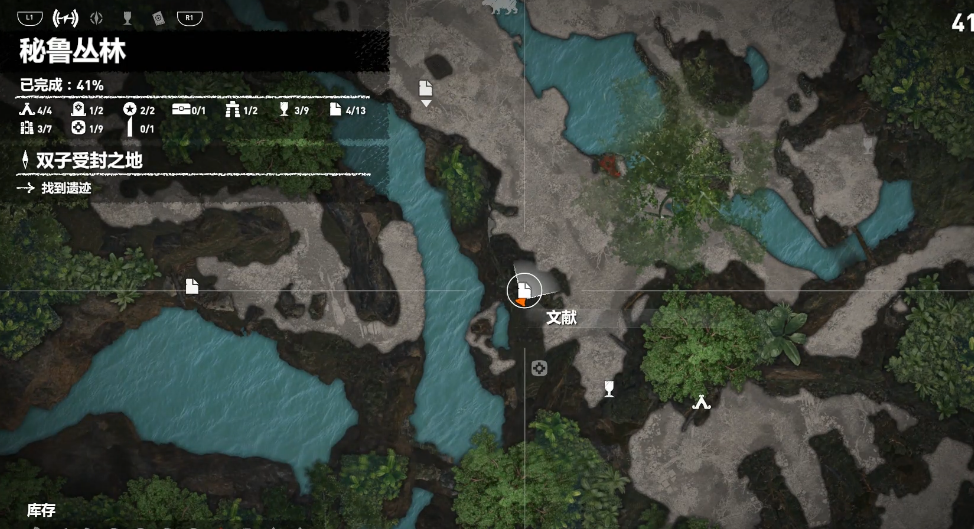Select the highlighted 文献 document marker

tap(523, 290)
